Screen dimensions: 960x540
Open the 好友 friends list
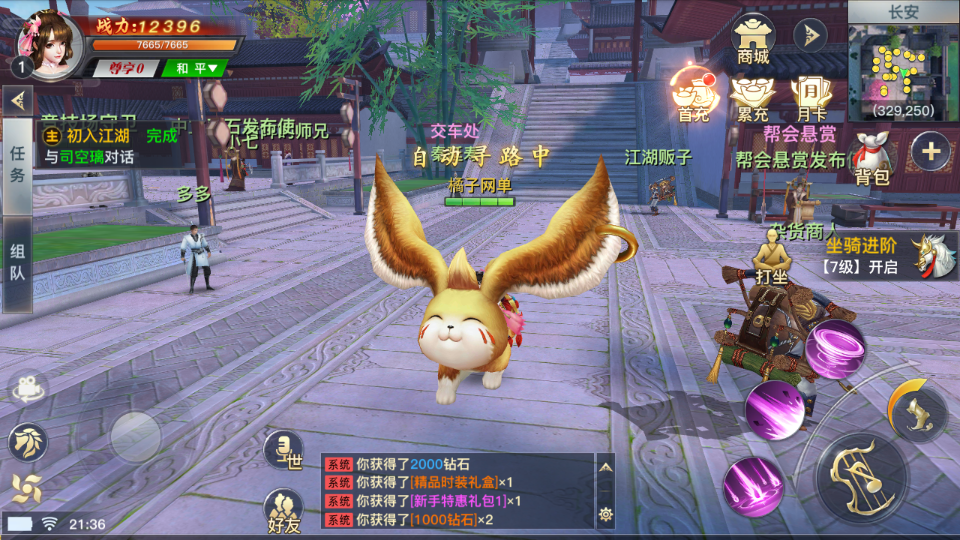click(x=284, y=511)
